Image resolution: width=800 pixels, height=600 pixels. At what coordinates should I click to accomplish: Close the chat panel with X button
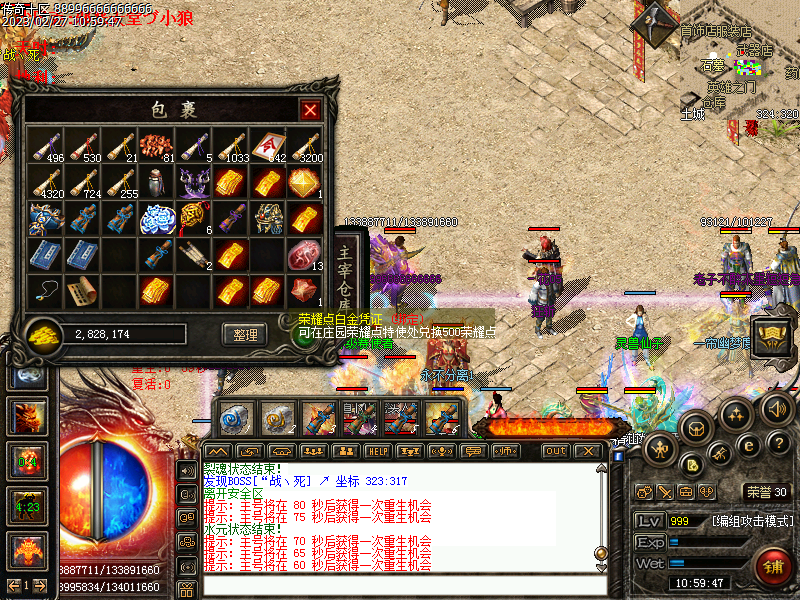tap(589, 451)
